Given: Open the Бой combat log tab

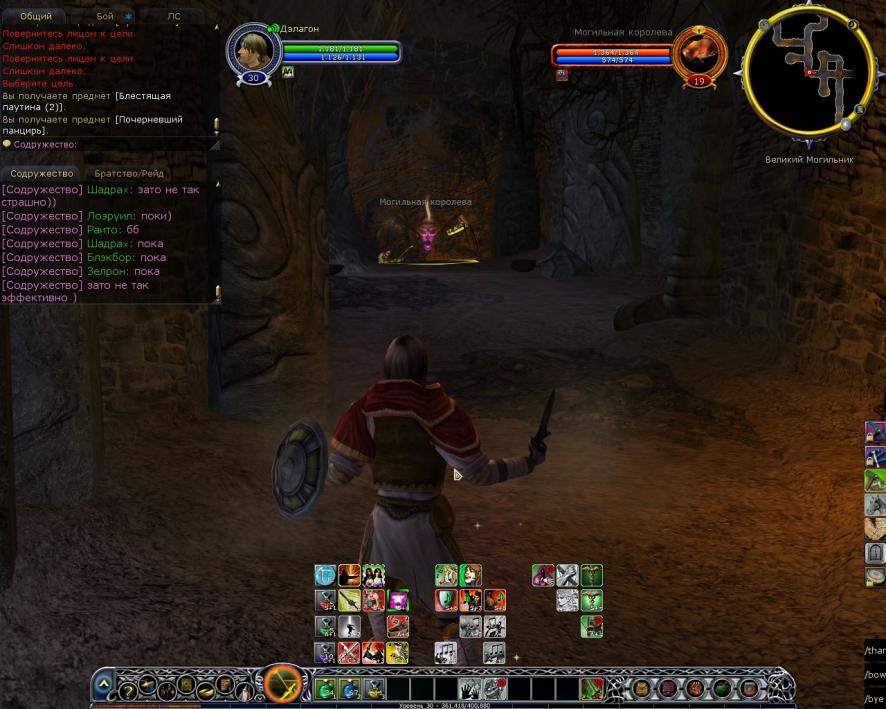Looking at the screenshot, I should click(106, 17).
